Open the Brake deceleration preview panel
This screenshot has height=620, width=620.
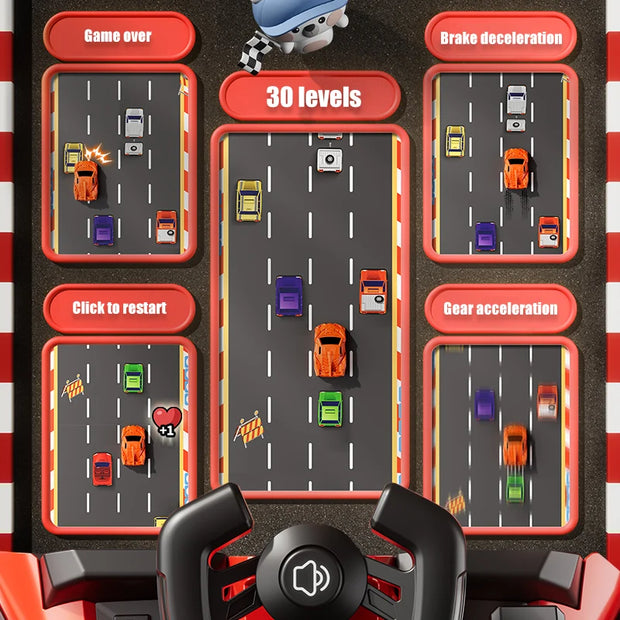point(501,164)
